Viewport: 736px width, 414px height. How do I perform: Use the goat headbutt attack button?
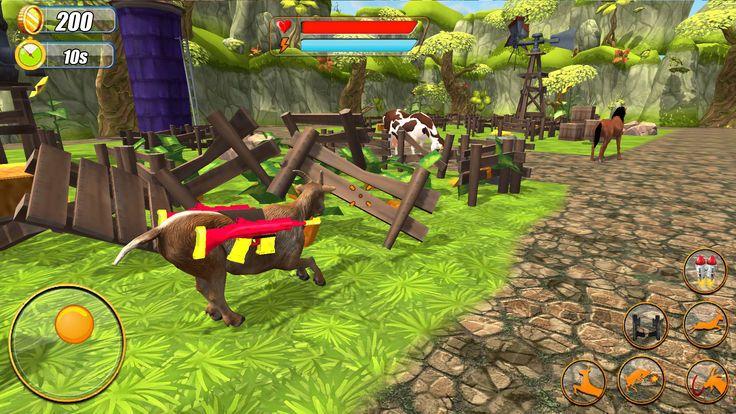pos(641,381)
